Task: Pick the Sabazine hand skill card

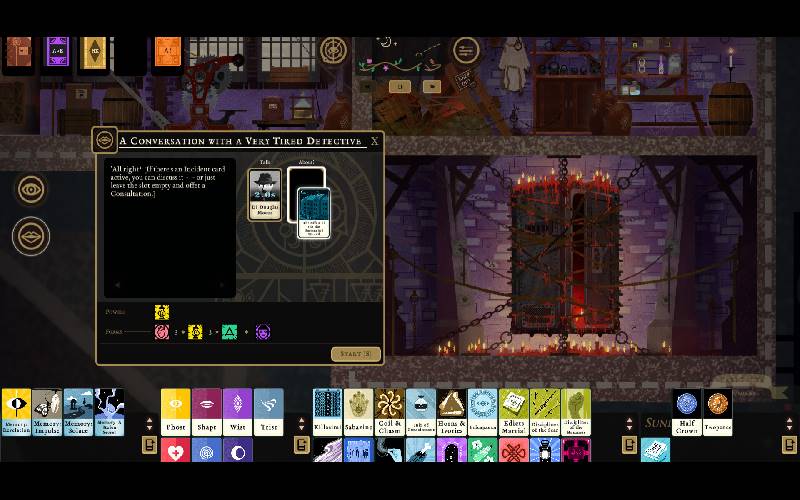Action: click(359, 412)
